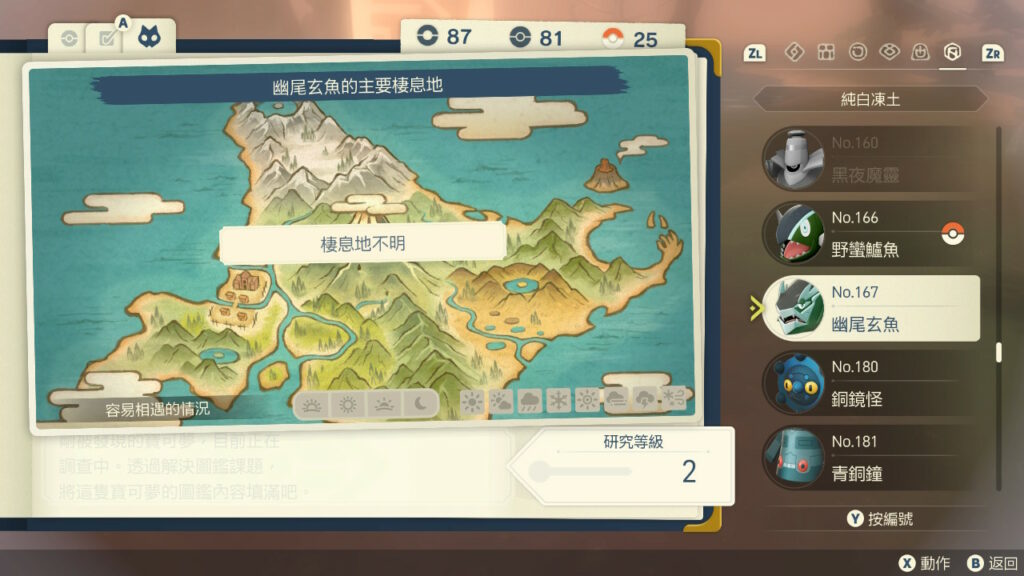Click the Pokédex list scrollbar thumb

(998, 352)
